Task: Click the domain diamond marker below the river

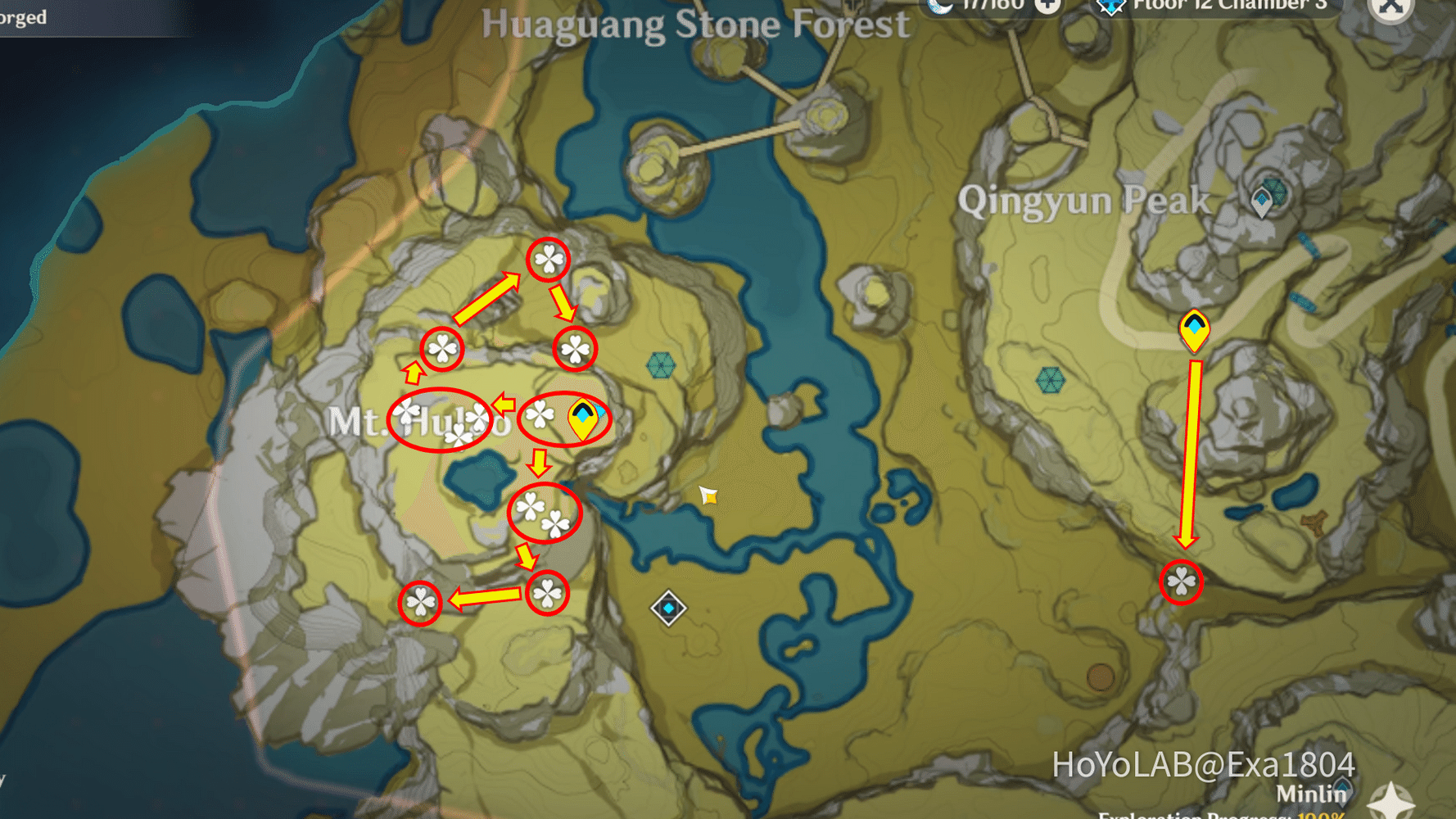Action: pos(667,608)
